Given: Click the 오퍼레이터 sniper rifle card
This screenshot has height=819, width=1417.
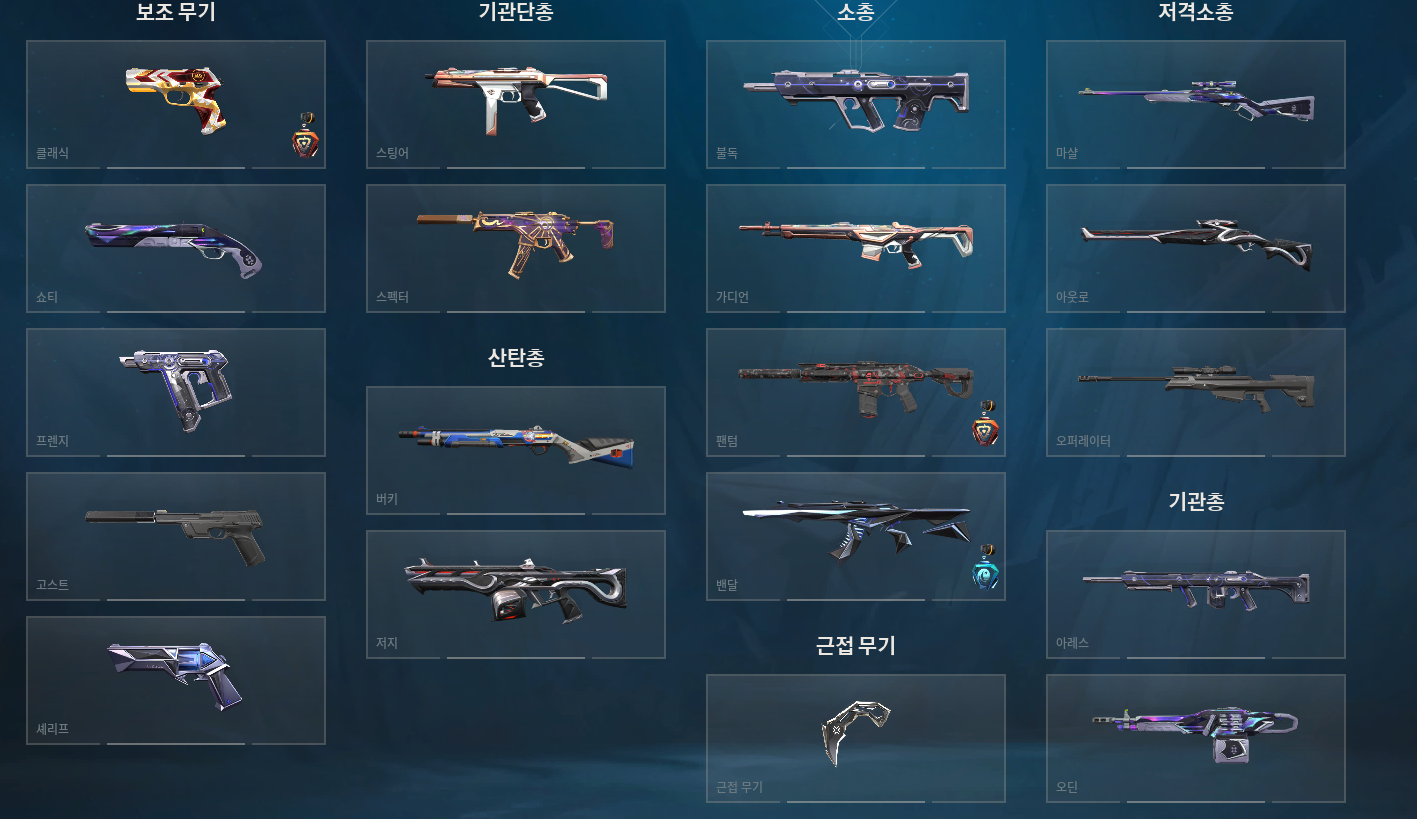Looking at the screenshot, I should 1195,391.
